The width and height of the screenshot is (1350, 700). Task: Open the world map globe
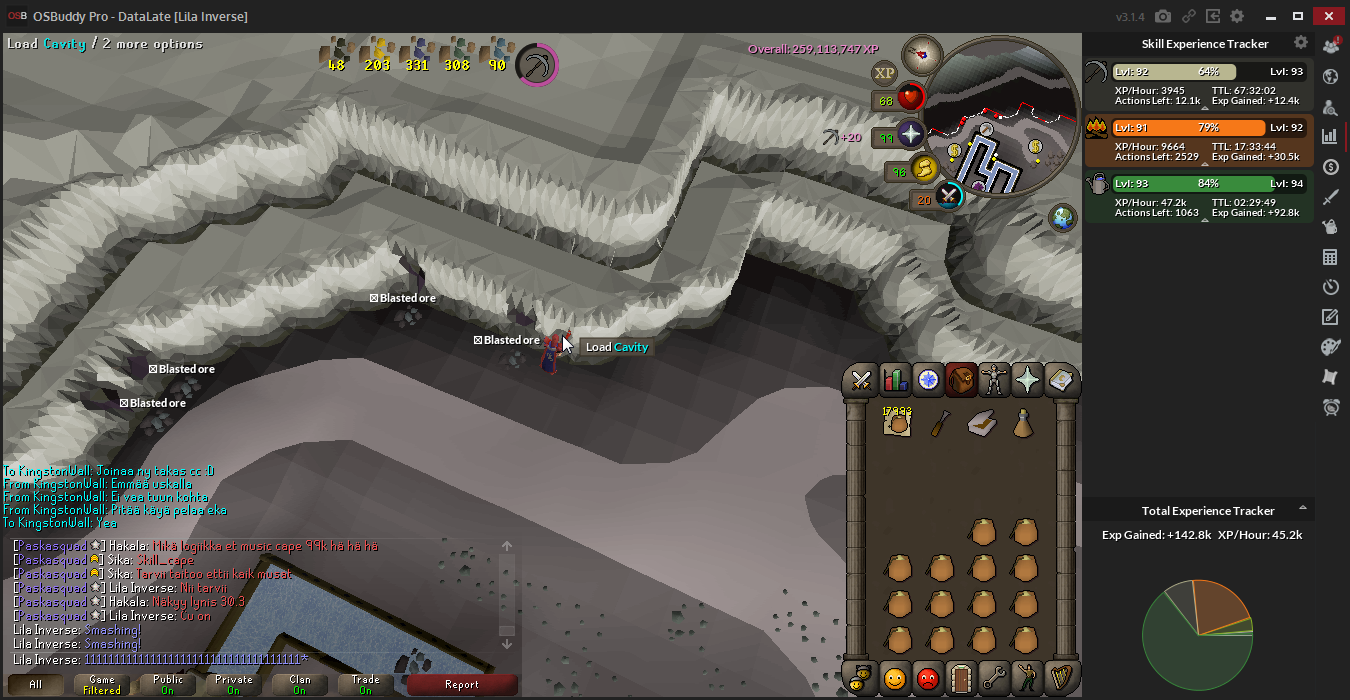point(1062,217)
